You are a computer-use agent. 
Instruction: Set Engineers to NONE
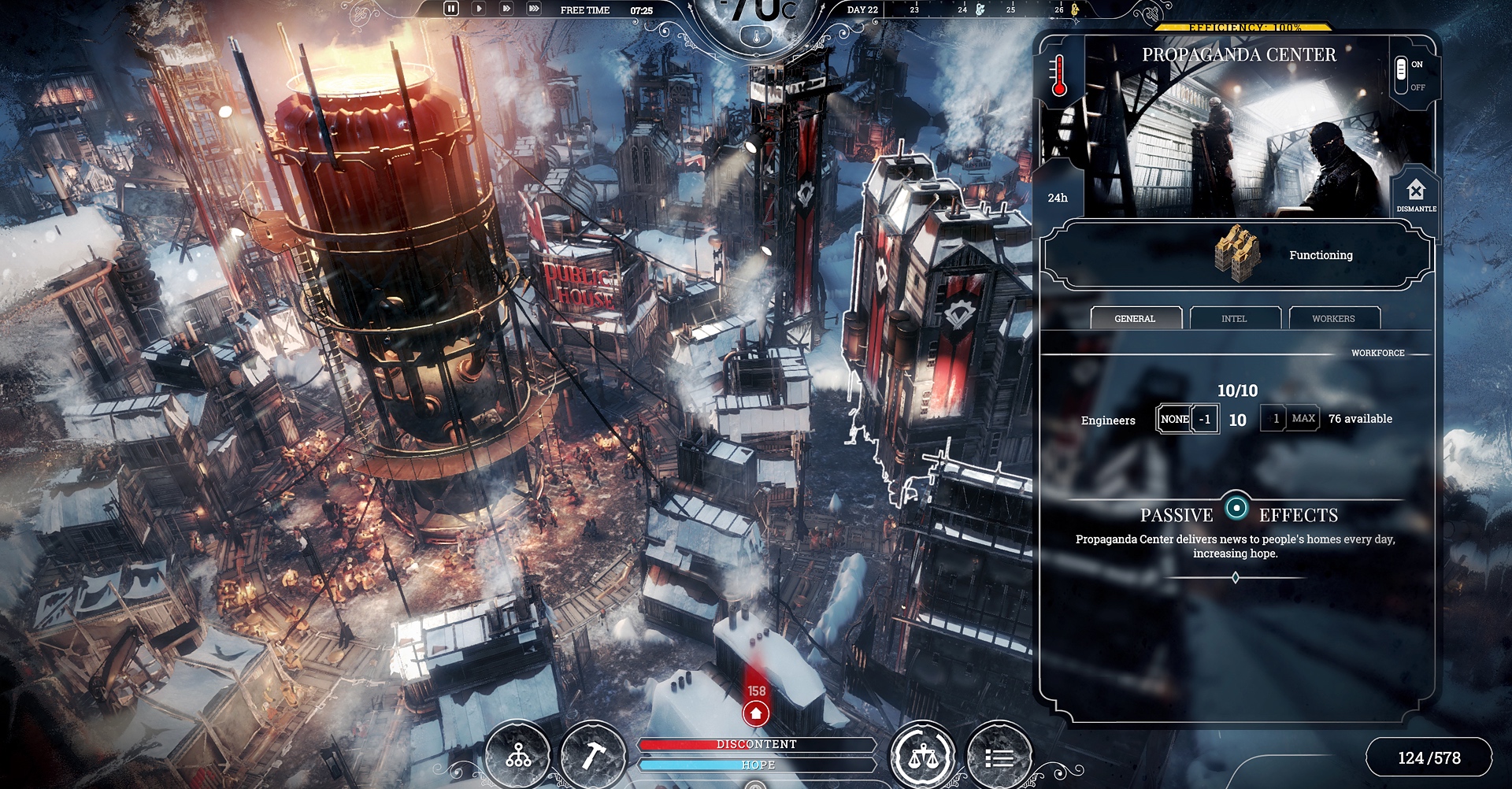click(x=1174, y=419)
